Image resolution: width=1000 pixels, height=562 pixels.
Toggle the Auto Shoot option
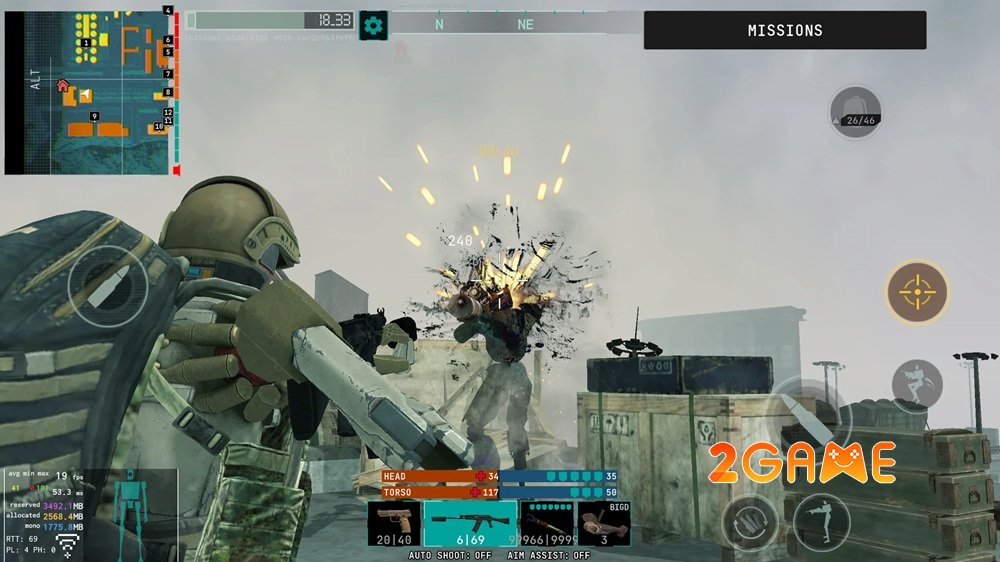pos(449,555)
